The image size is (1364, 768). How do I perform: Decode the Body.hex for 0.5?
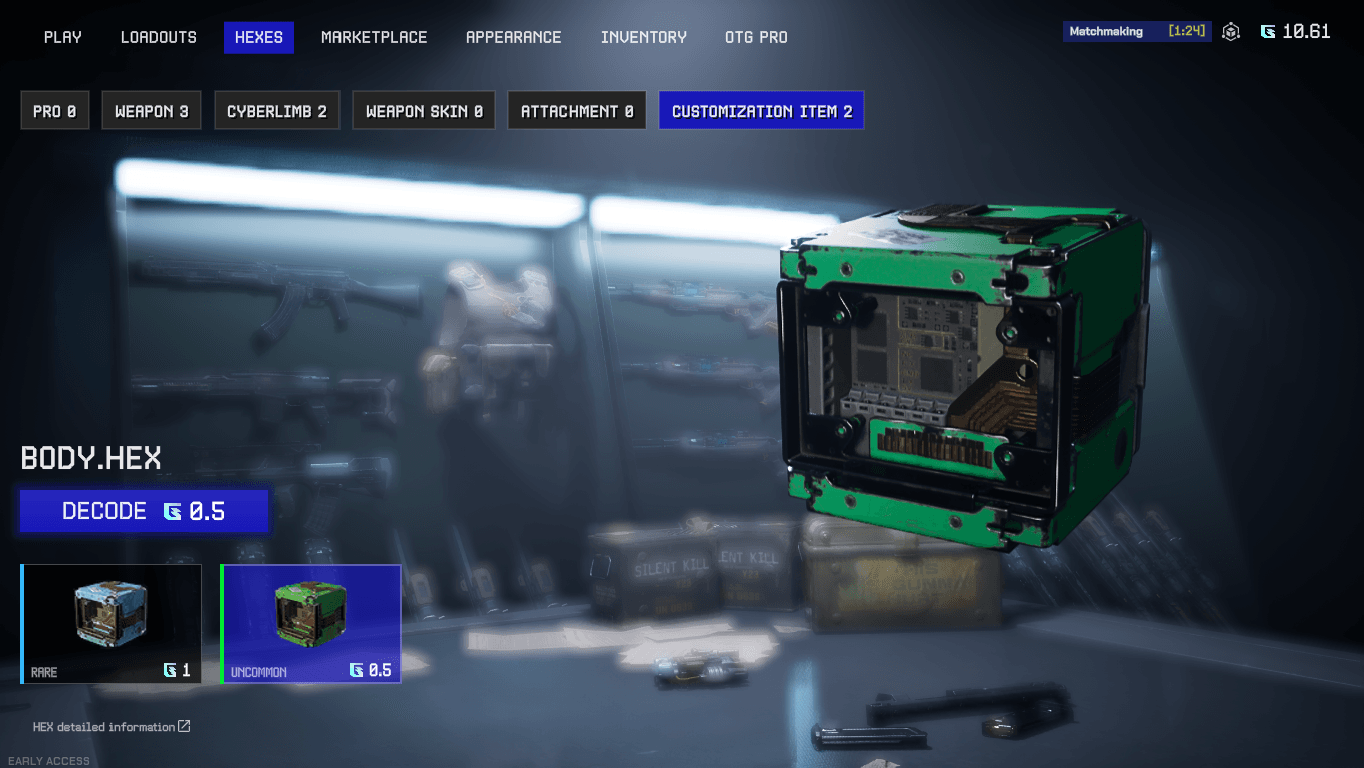(x=144, y=511)
